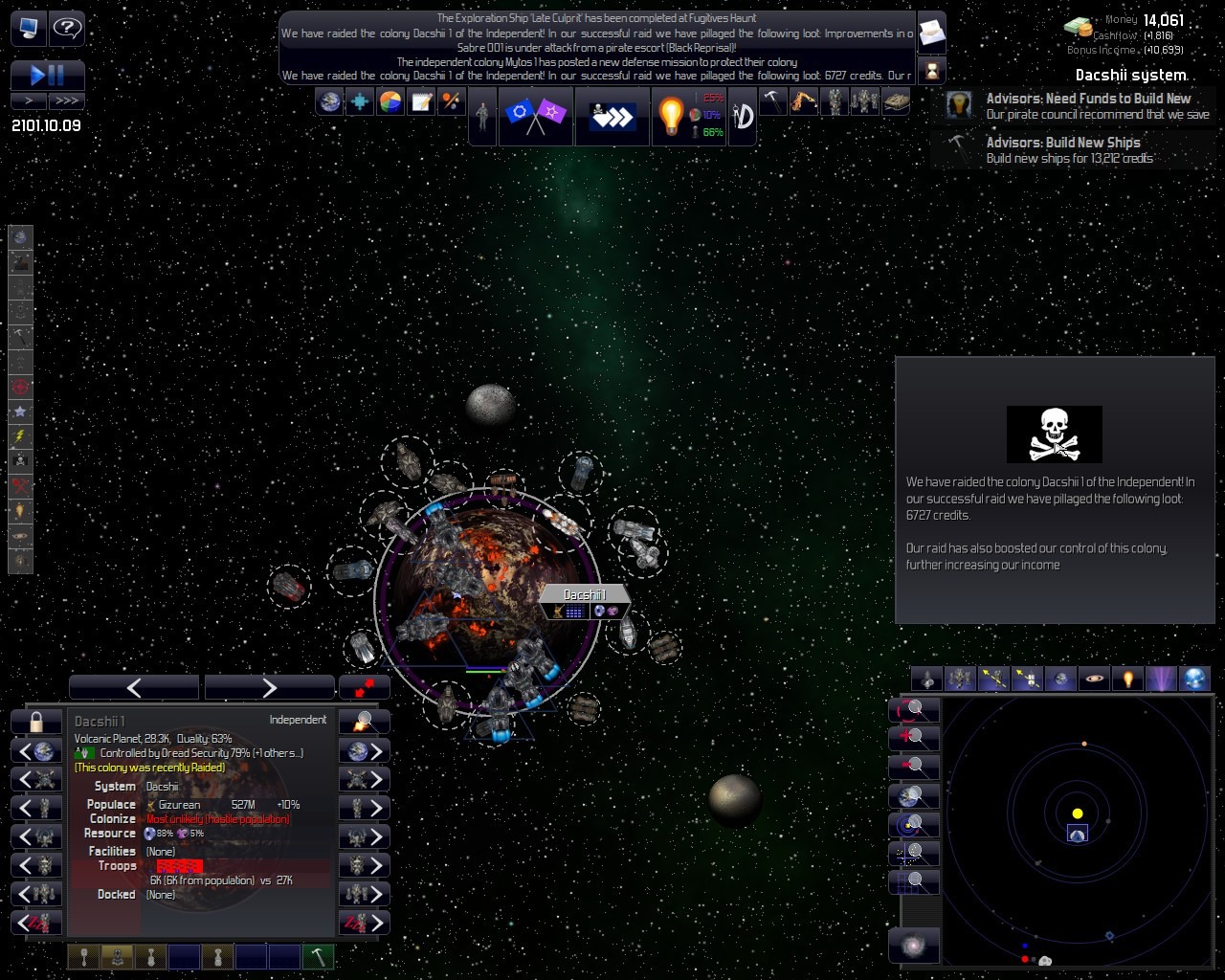Screen dimensions: 1225x980
Task: Cycle to next colony with globe arrow
Action: click(x=365, y=751)
